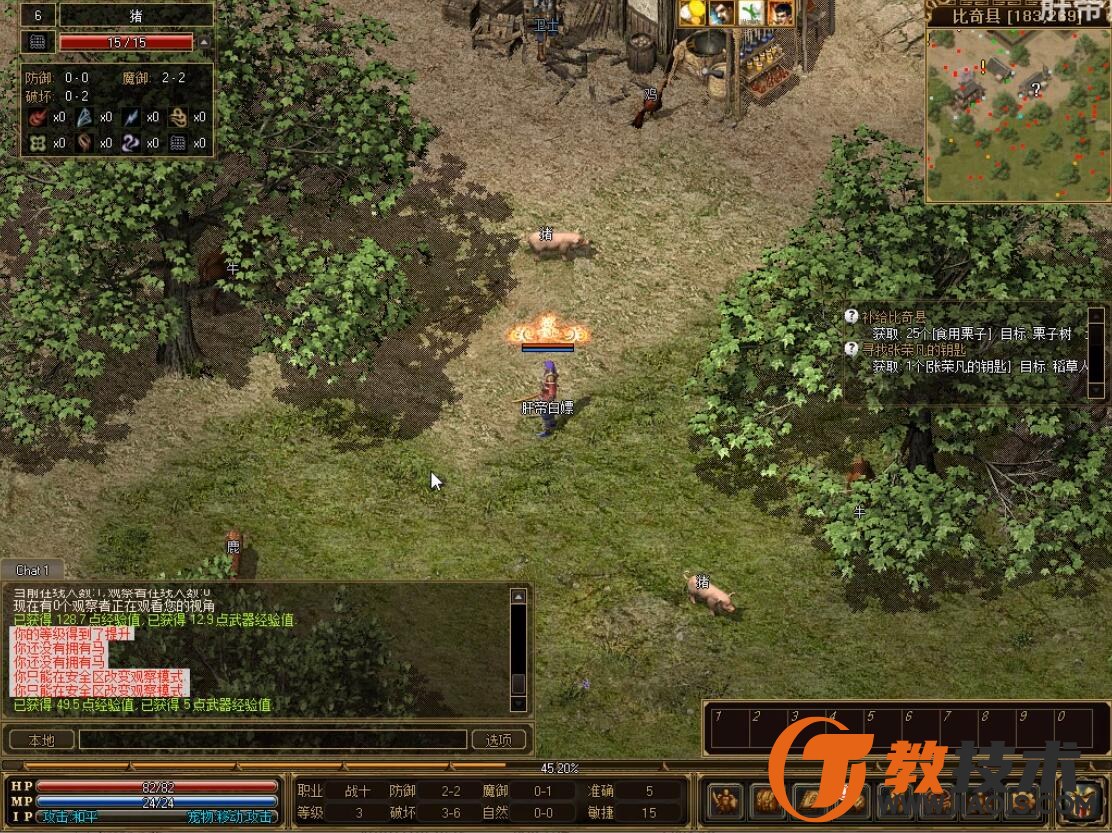The width and height of the screenshot is (1112, 833).
Task: Click the large armored menu button
Action: 1082,800
